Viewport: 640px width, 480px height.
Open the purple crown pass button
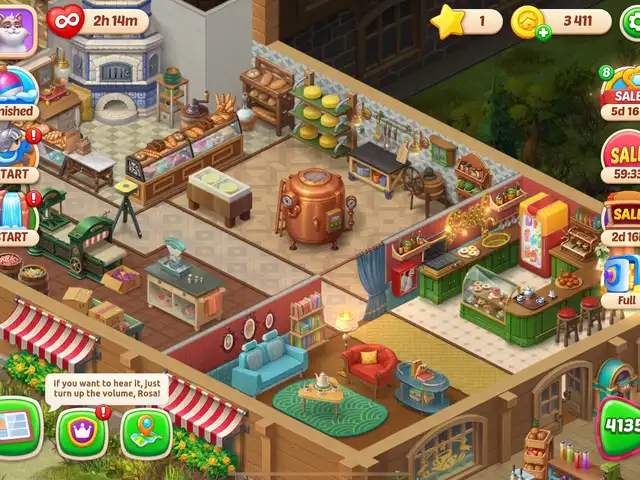point(82,433)
